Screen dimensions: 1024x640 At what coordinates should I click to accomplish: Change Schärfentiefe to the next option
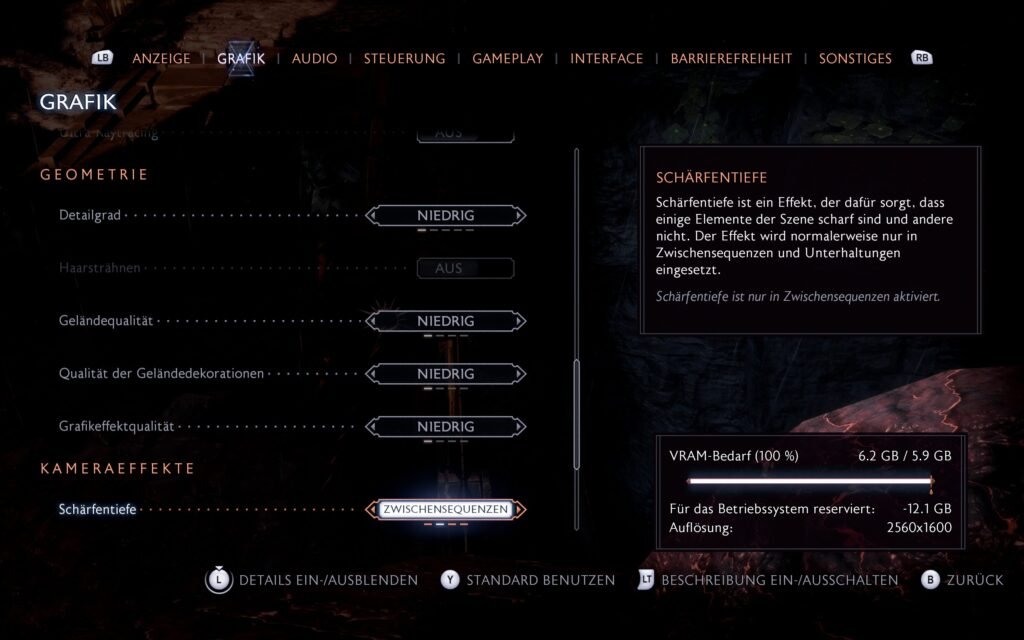click(x=520, y=510)
